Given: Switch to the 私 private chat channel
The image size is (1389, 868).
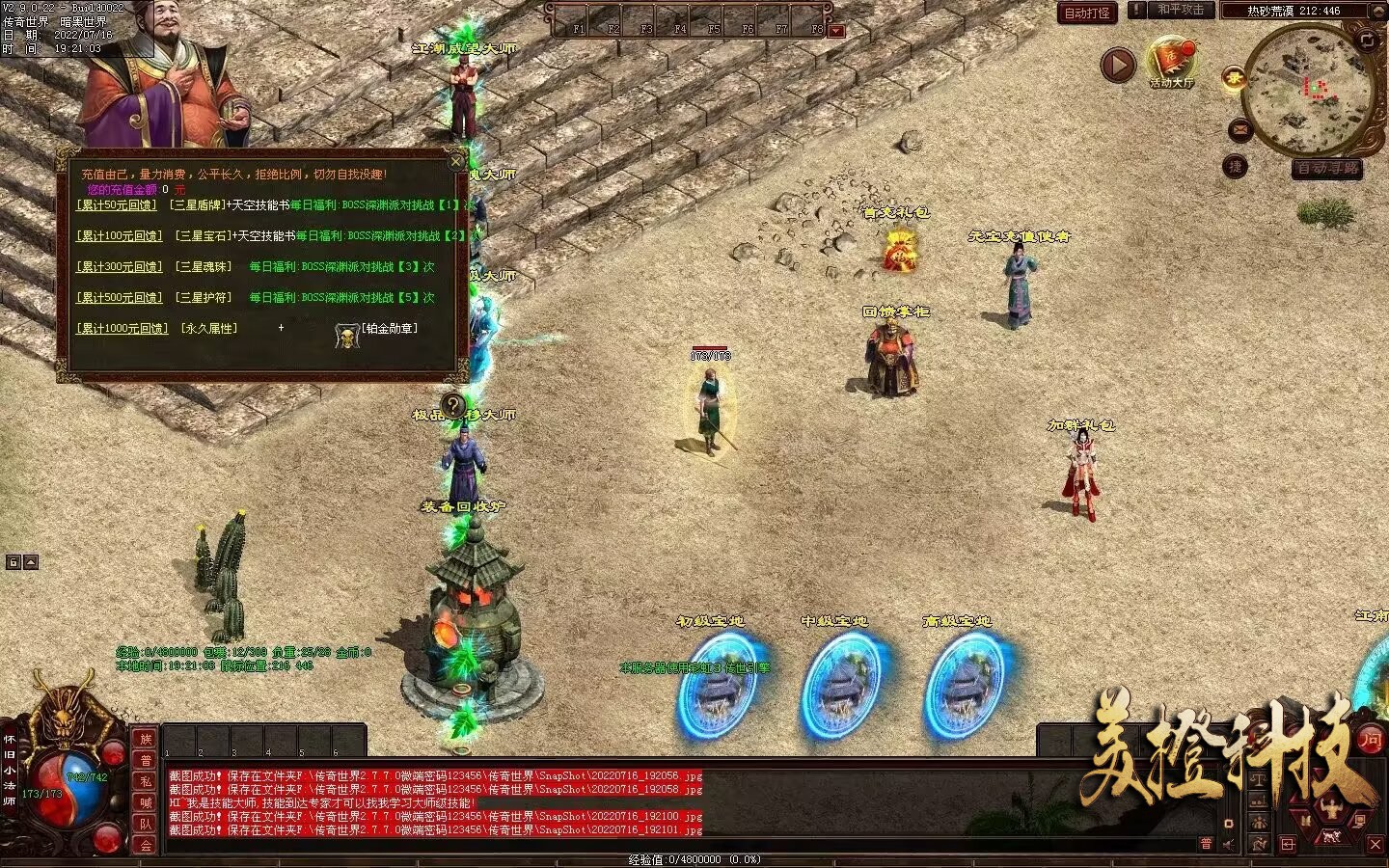Looking at the screenshot, I should (146, 781).
